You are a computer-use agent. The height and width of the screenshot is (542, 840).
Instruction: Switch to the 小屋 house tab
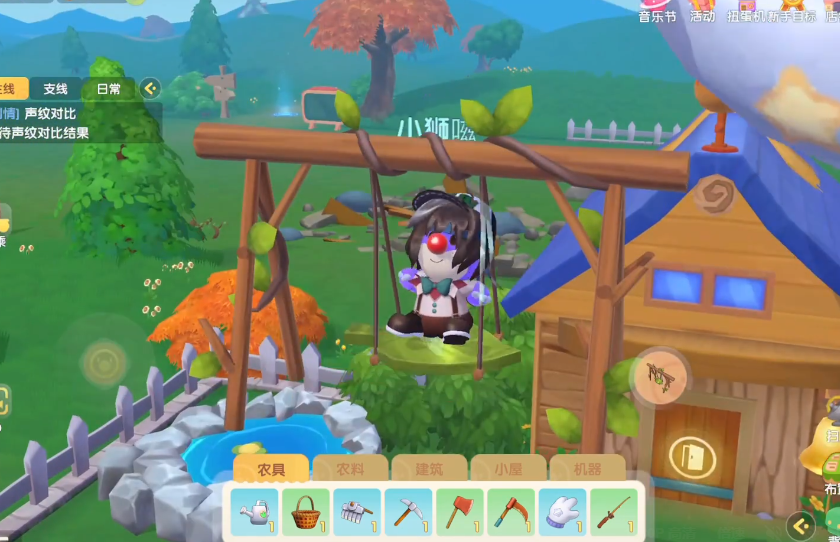click(508, 469)
